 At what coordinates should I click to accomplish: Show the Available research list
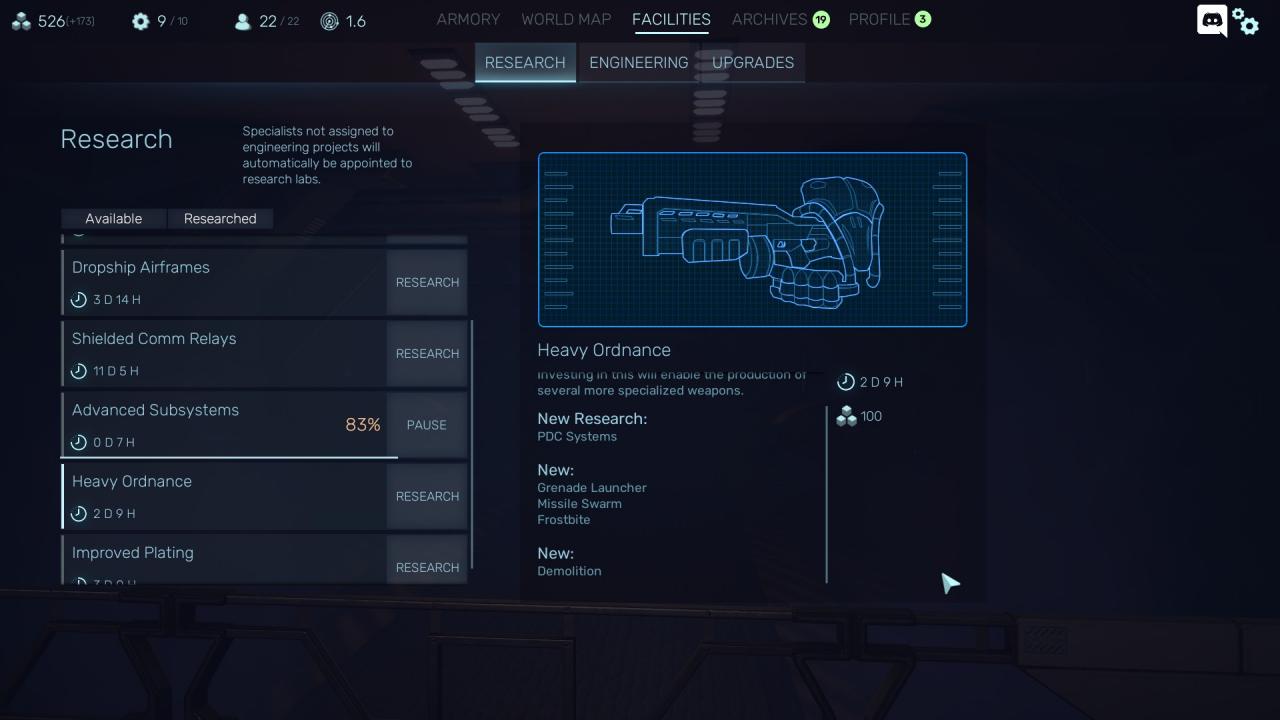click(113, 218)
